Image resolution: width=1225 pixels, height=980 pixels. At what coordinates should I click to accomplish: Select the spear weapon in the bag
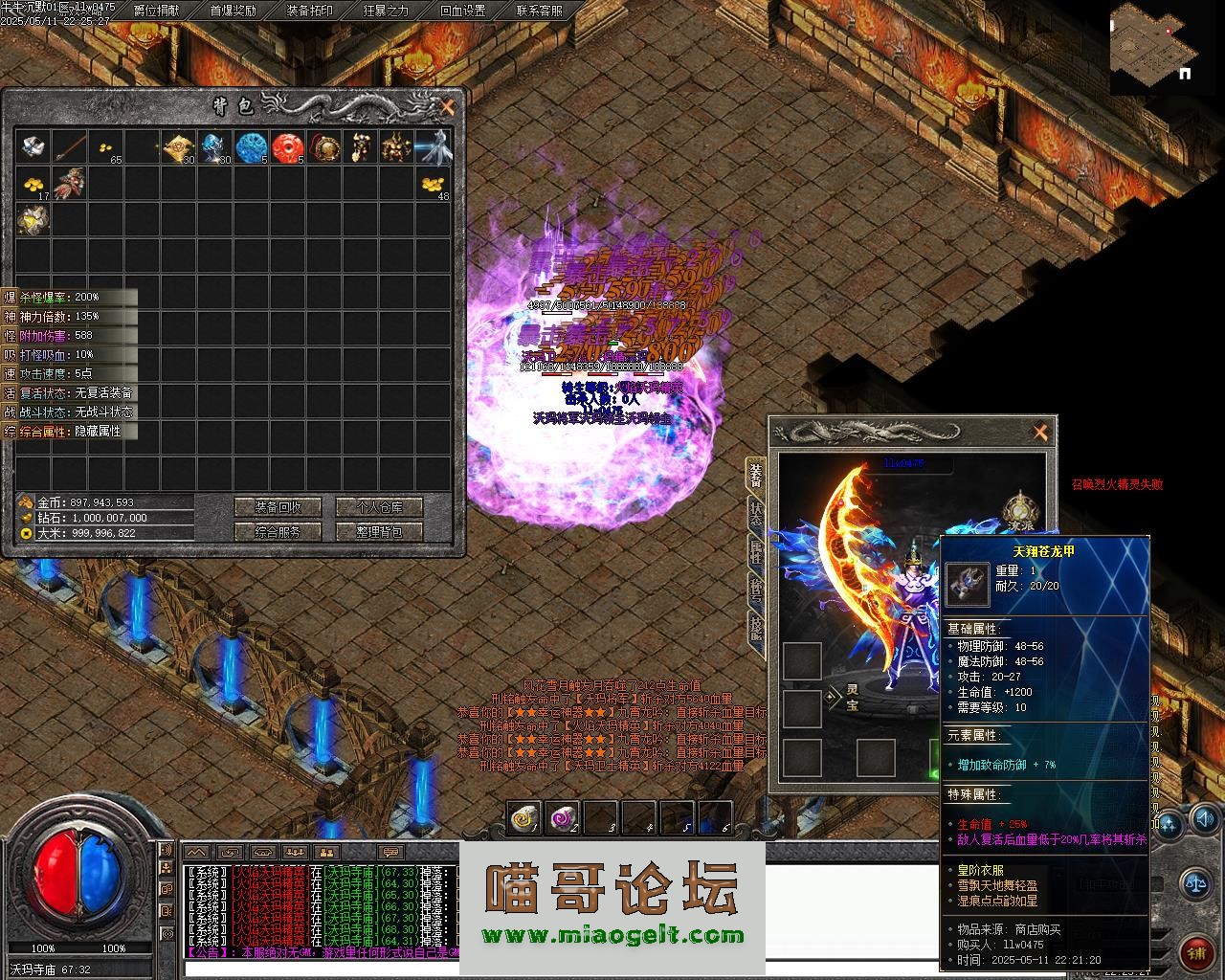pyautogui.click(x=69, y=147)
